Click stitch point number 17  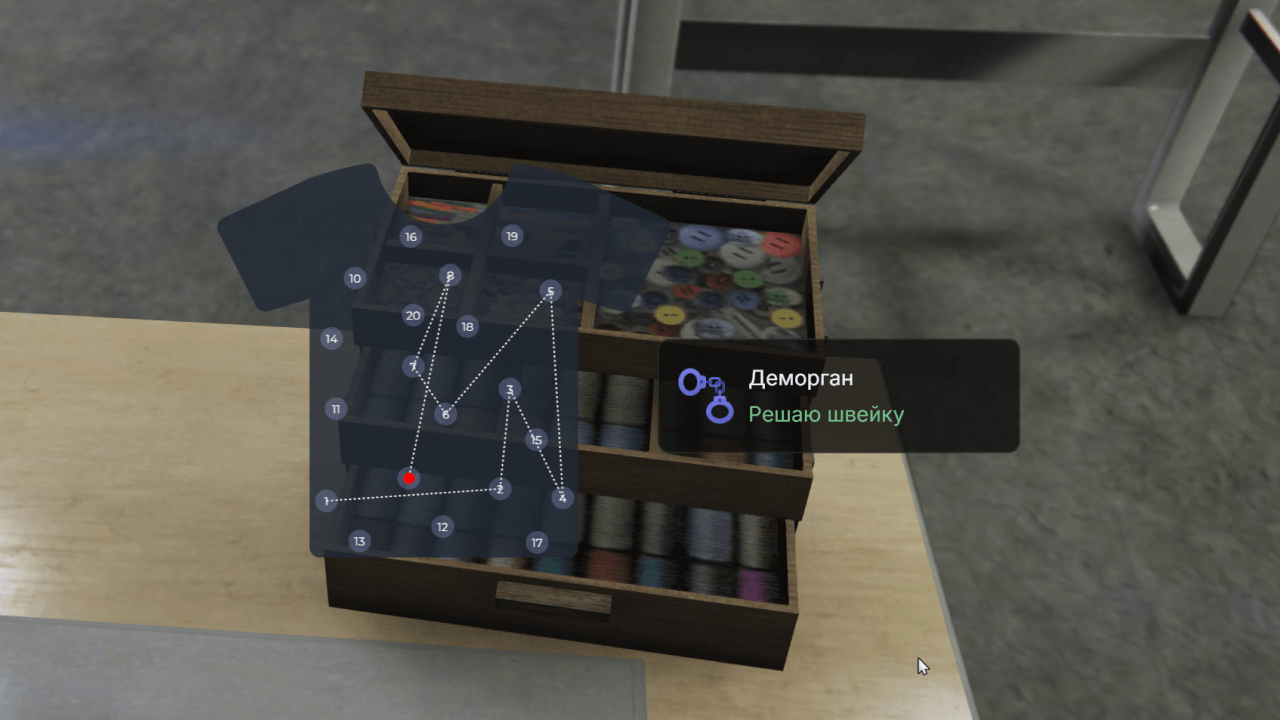(537, 543)
